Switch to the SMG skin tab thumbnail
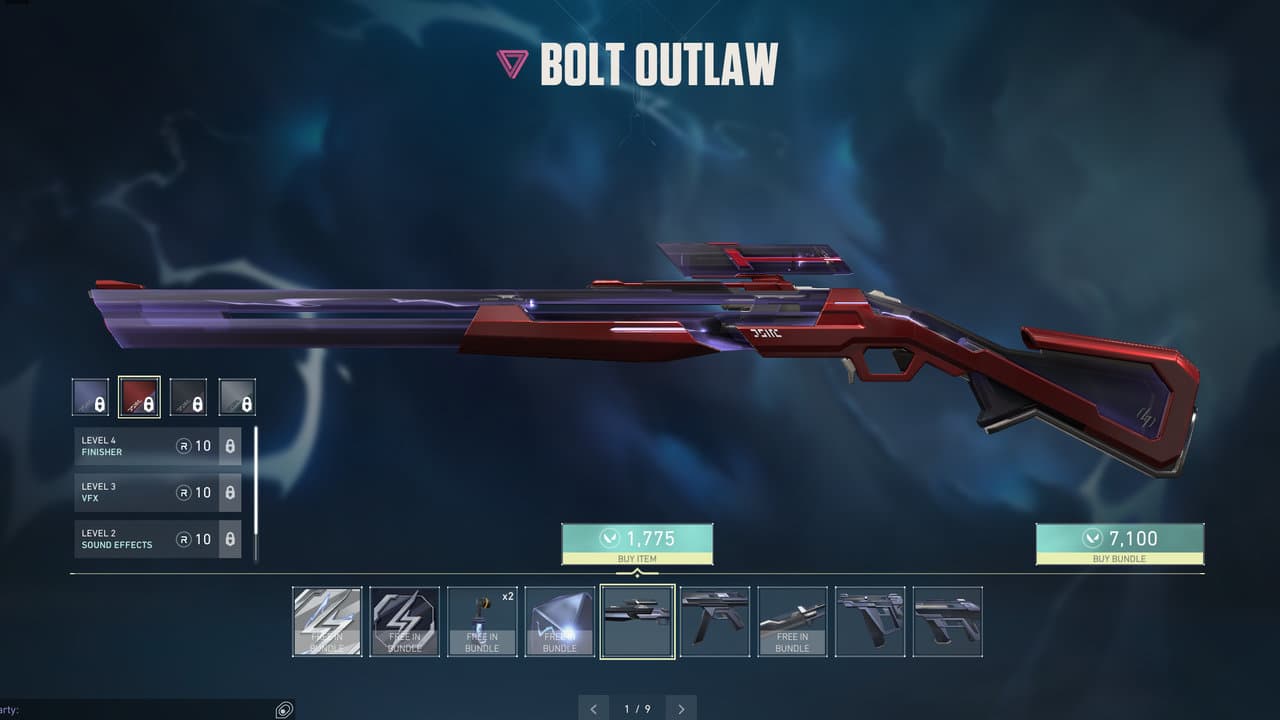 [714, 620]
